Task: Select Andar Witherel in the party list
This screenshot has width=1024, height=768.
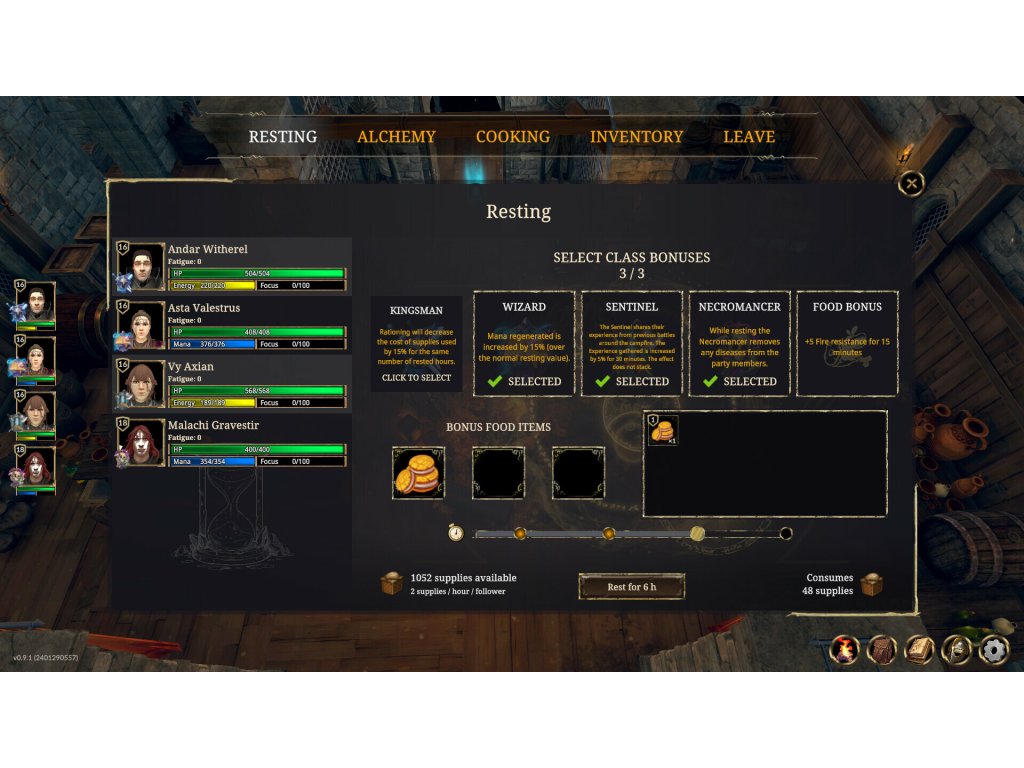Action: click(x=232, y=267)
